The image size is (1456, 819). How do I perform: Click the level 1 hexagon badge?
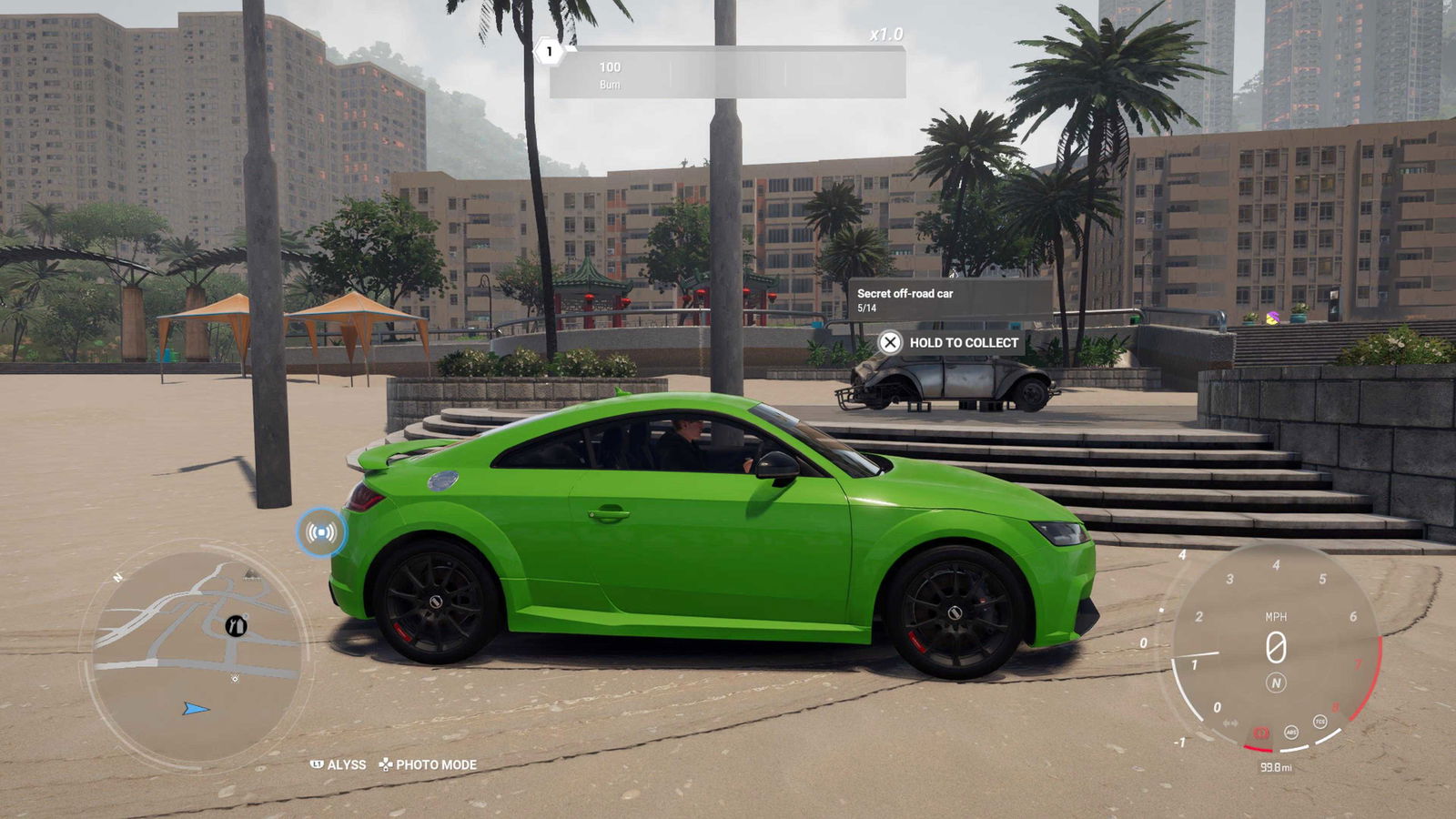549,51
